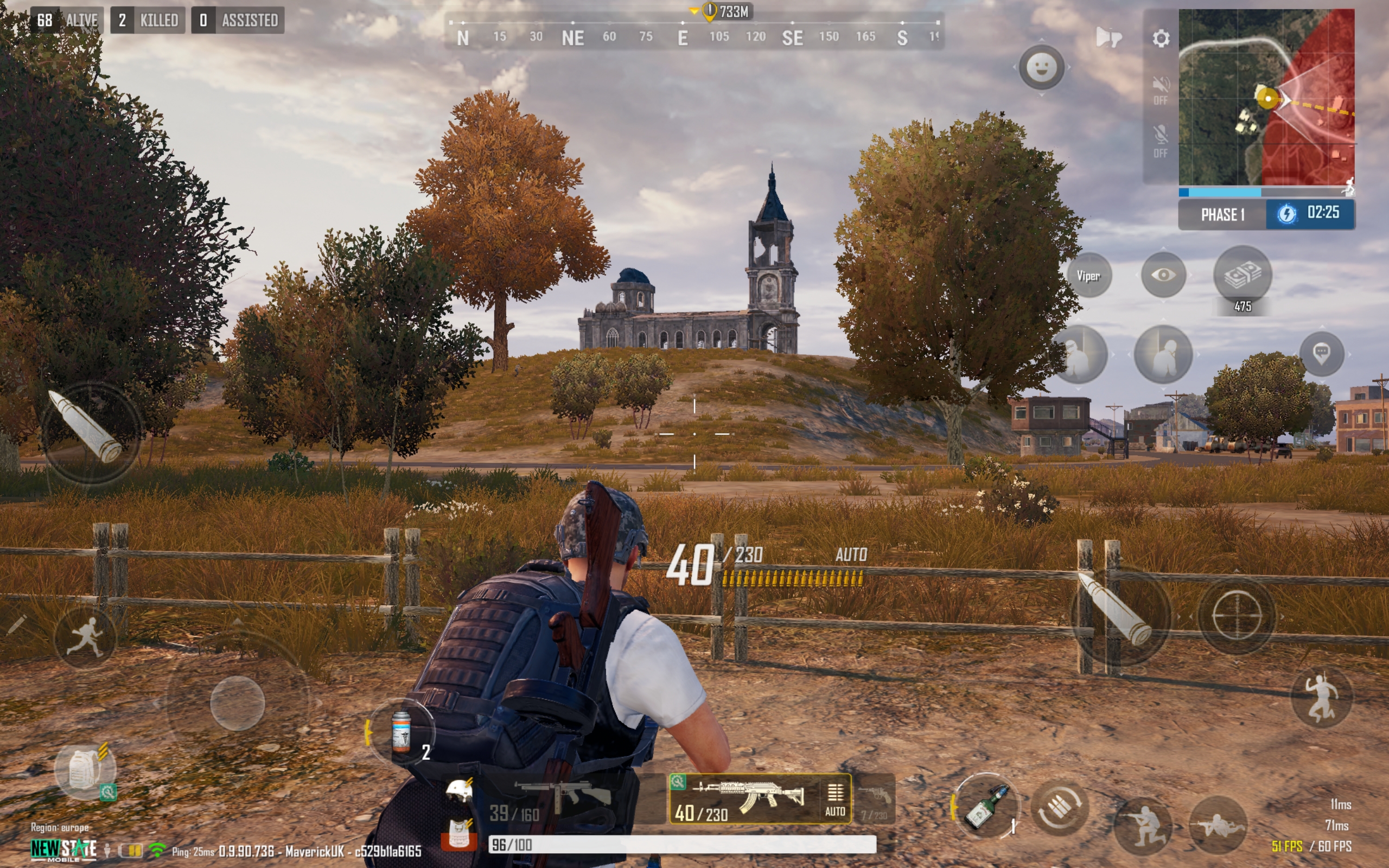Screen dimensions: 1389x868
Task: Toggle the speaker voice chat OFF button
Action: point(1160,90)
